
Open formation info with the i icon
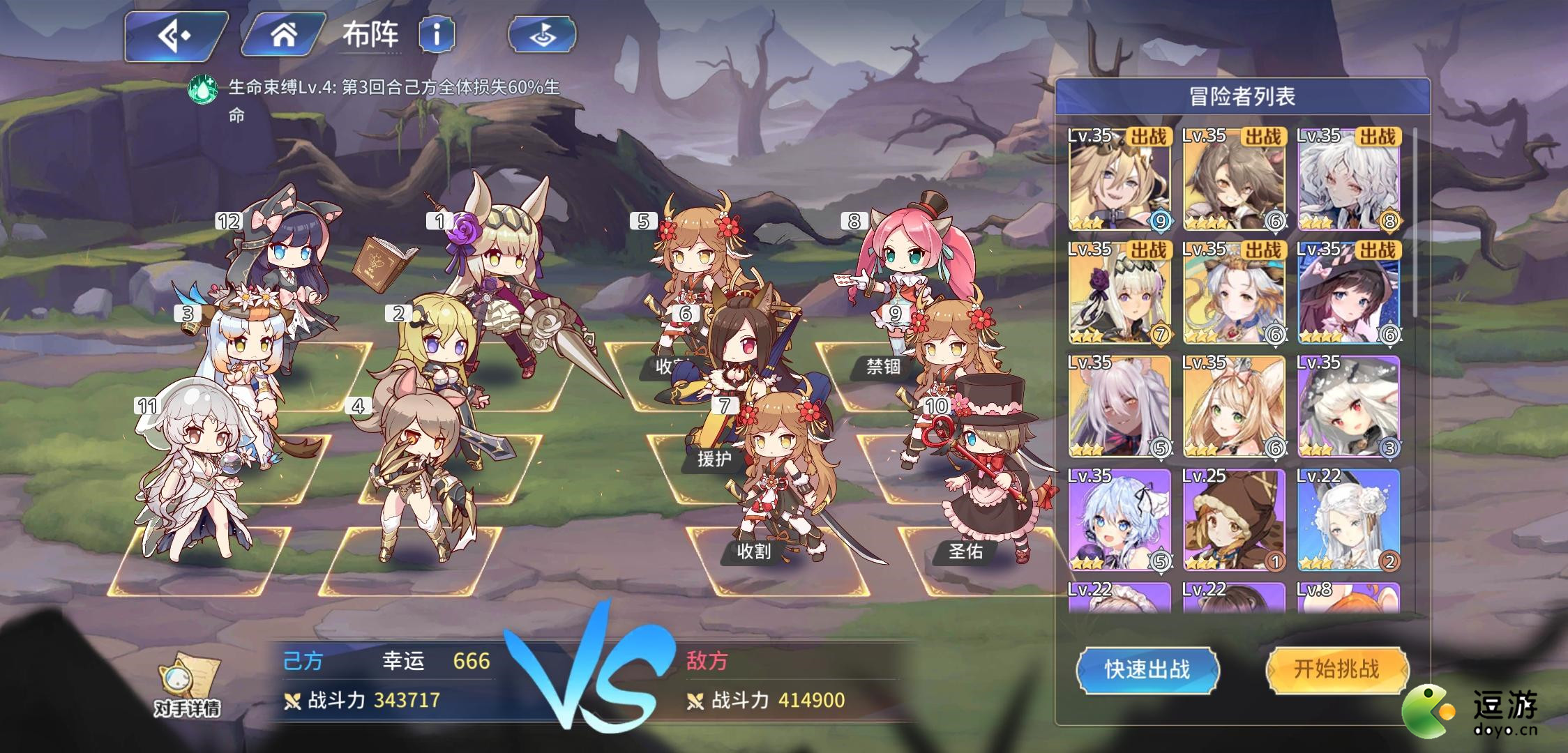(x=437, y=34)
